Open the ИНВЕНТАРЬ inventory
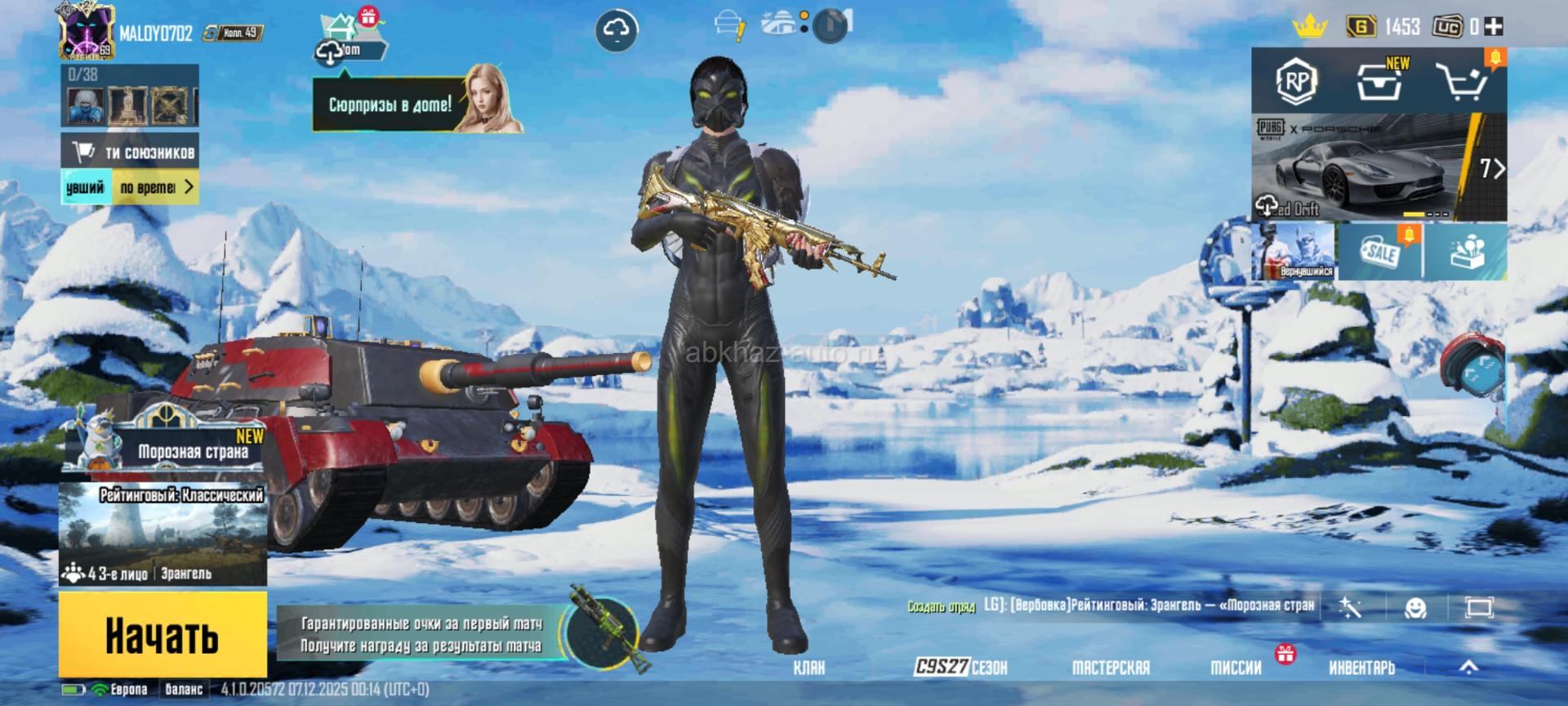 pos(1361,668)
